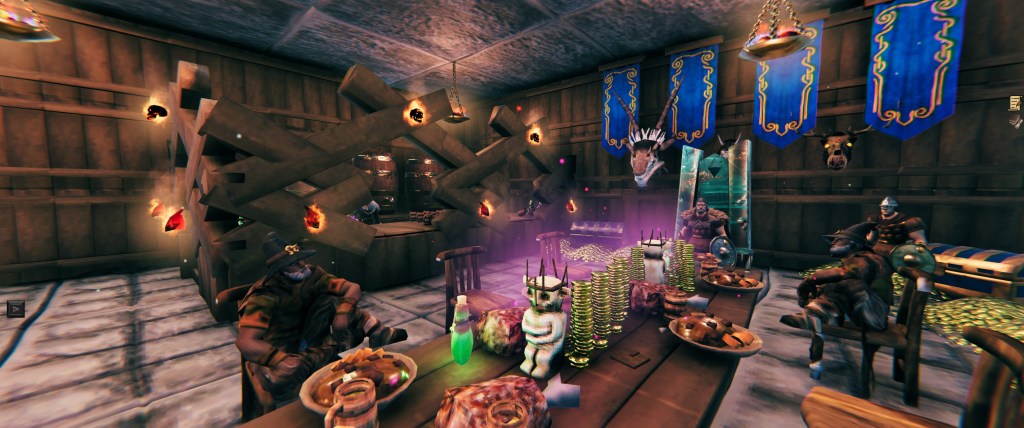The width and height of the screenshot is (1024, 428).
Task: Click the small play arrow button
Action: [x=15, y=309]
